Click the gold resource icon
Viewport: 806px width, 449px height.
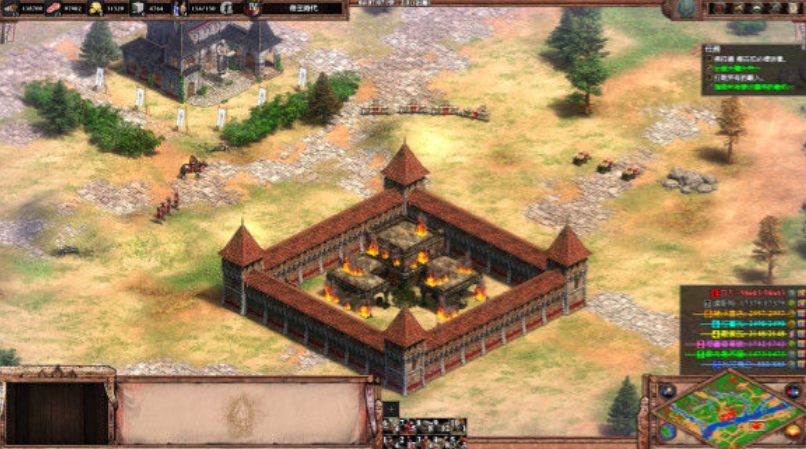[96, 8]
